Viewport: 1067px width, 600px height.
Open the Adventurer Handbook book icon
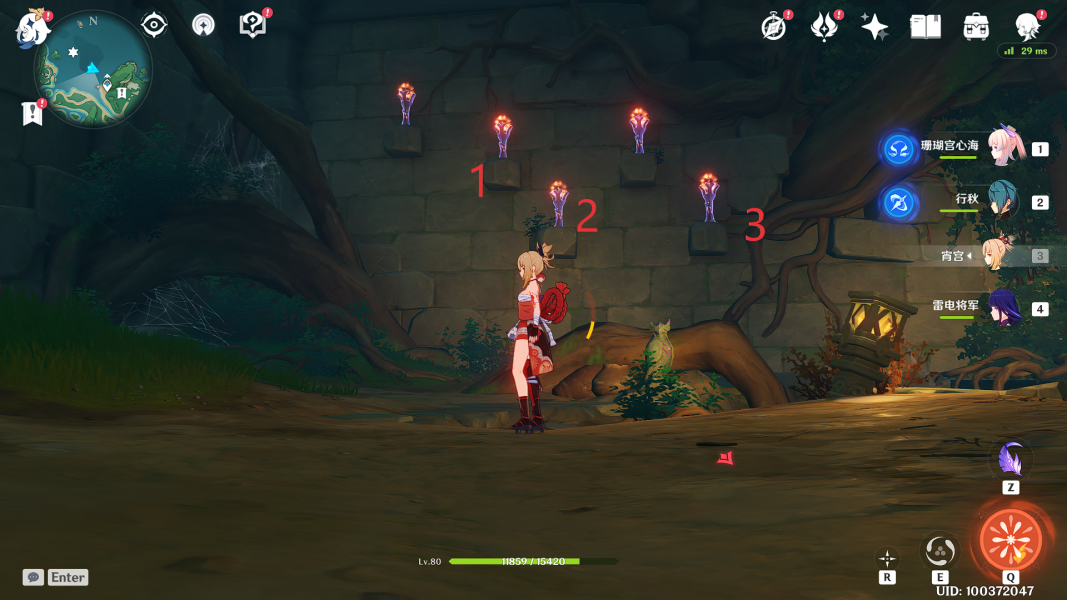926,27
